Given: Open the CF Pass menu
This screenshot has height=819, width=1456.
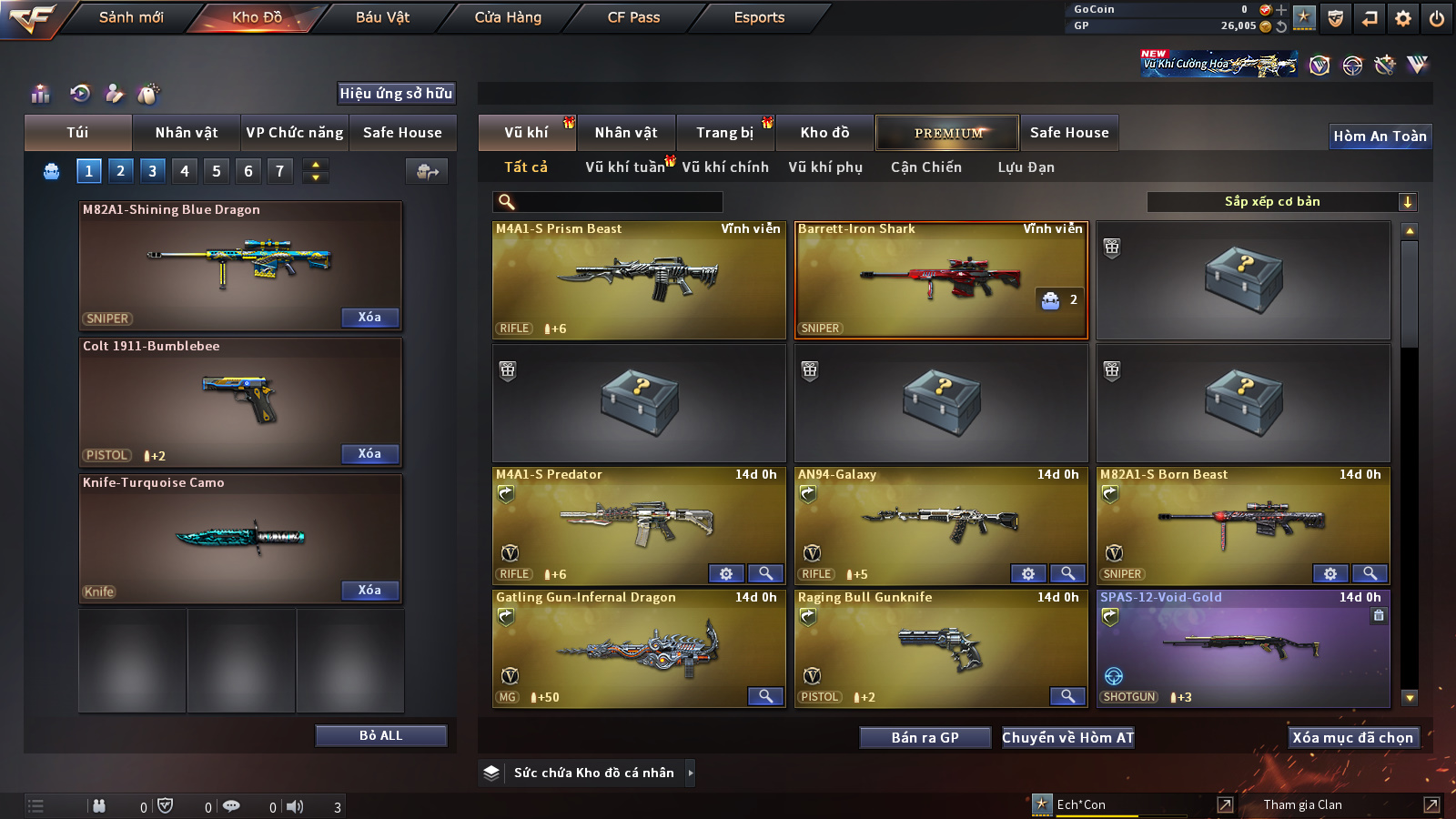Looking at the screenshot, I should click(633, 17).
